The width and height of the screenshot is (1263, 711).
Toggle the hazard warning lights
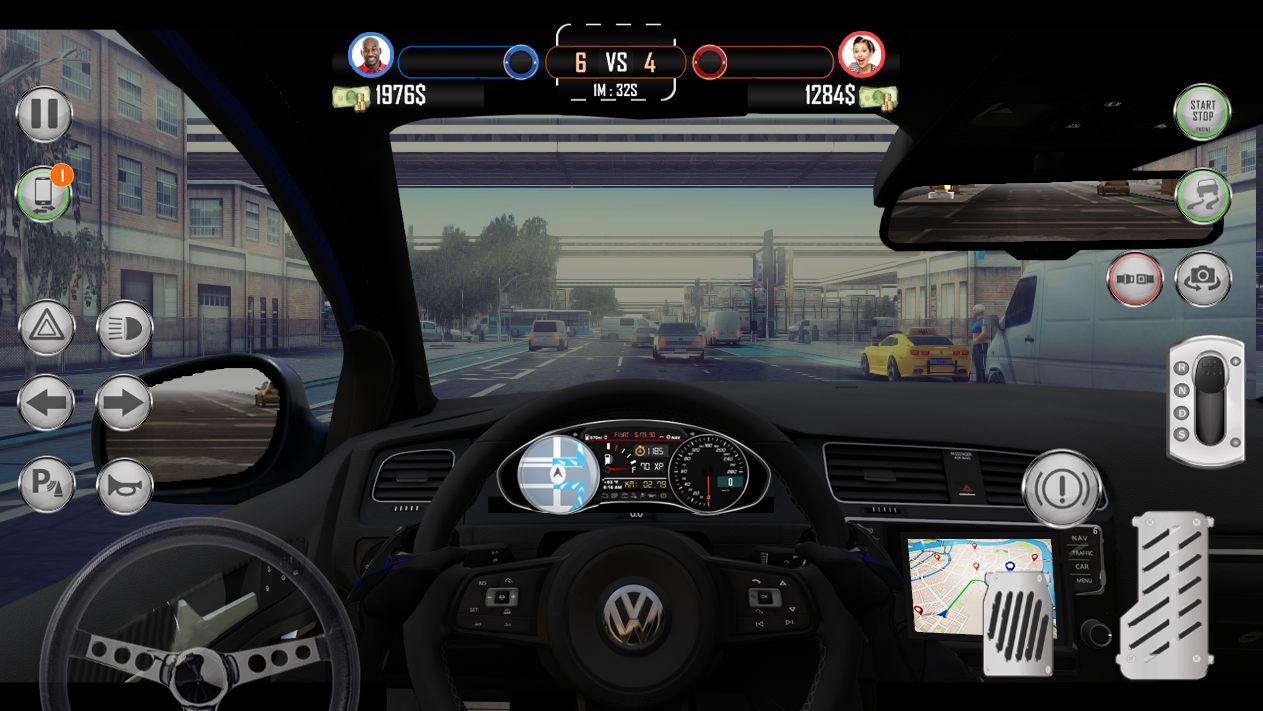[46, 328]
